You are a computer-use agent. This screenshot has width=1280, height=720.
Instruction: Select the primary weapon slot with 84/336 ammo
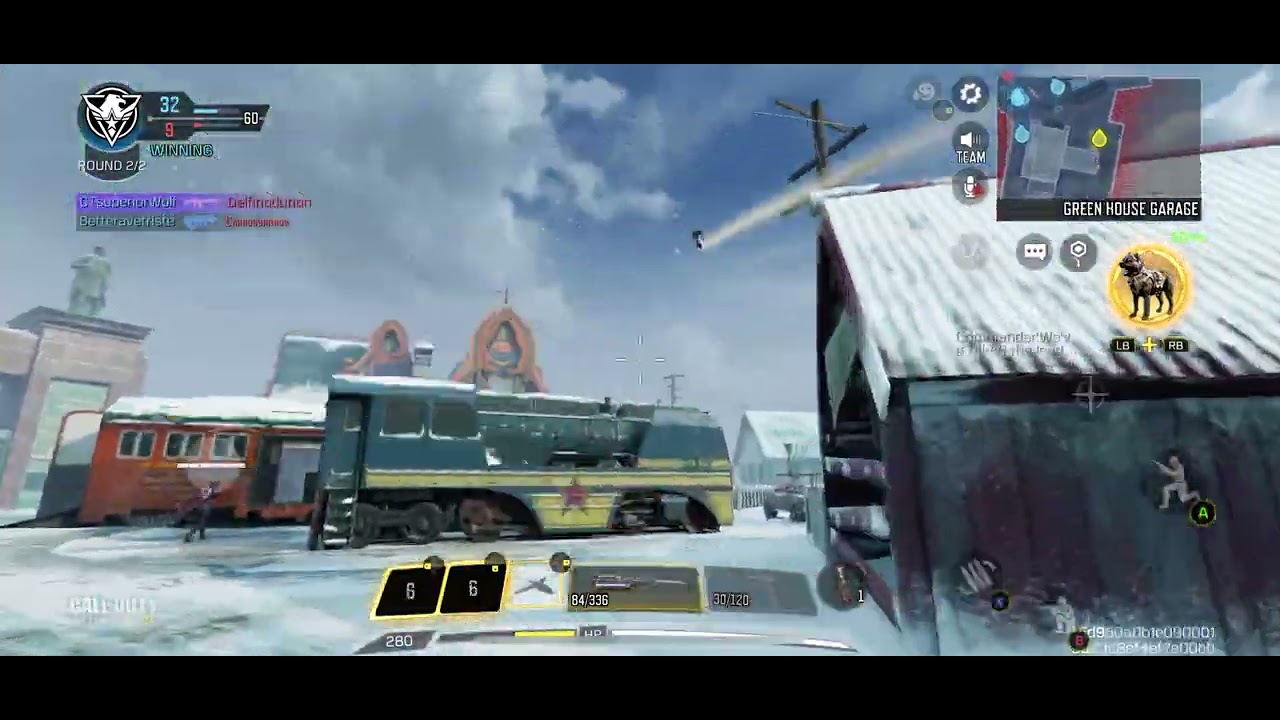[634, 589]
